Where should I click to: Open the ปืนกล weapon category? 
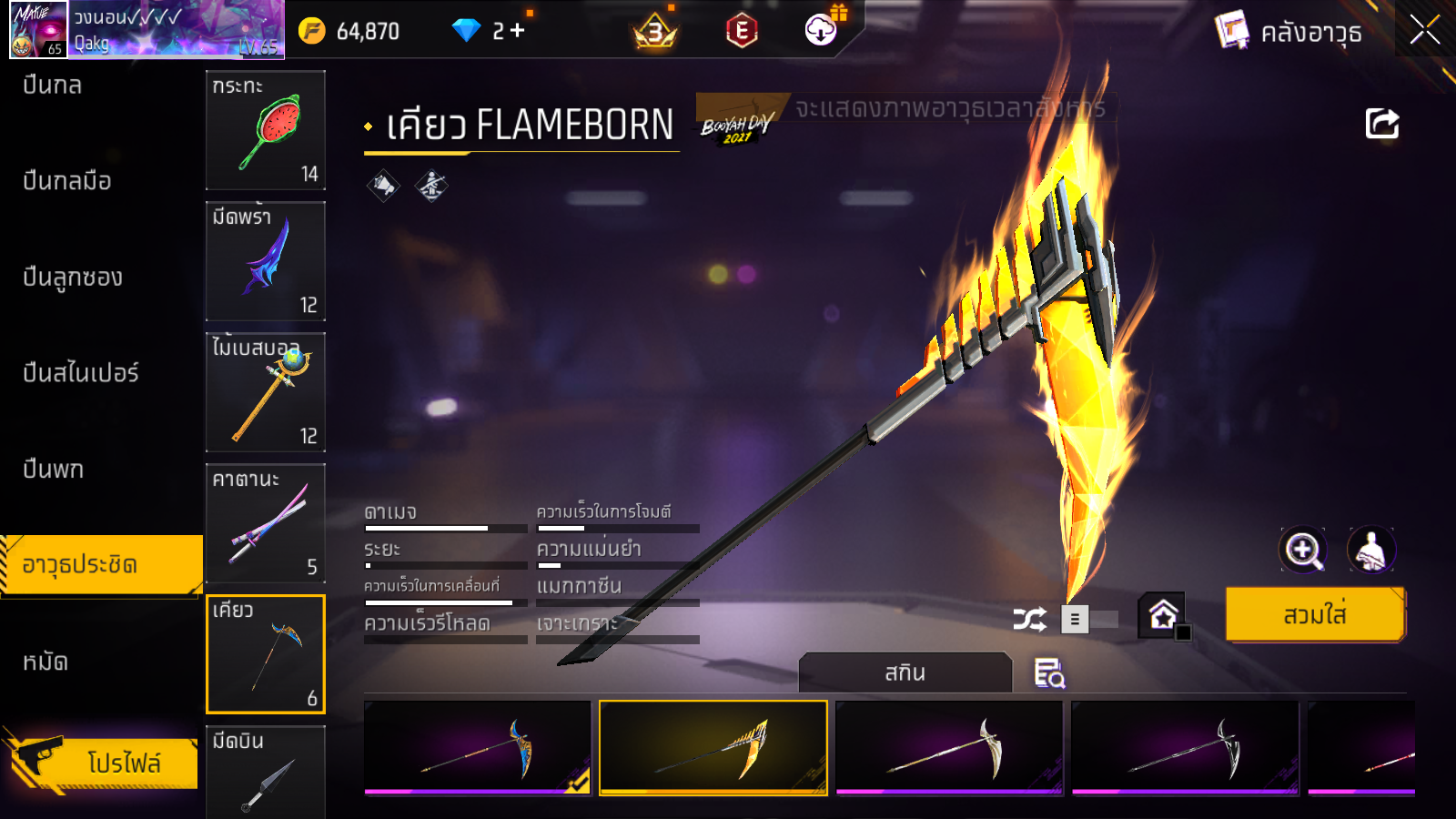pos(53,86)
